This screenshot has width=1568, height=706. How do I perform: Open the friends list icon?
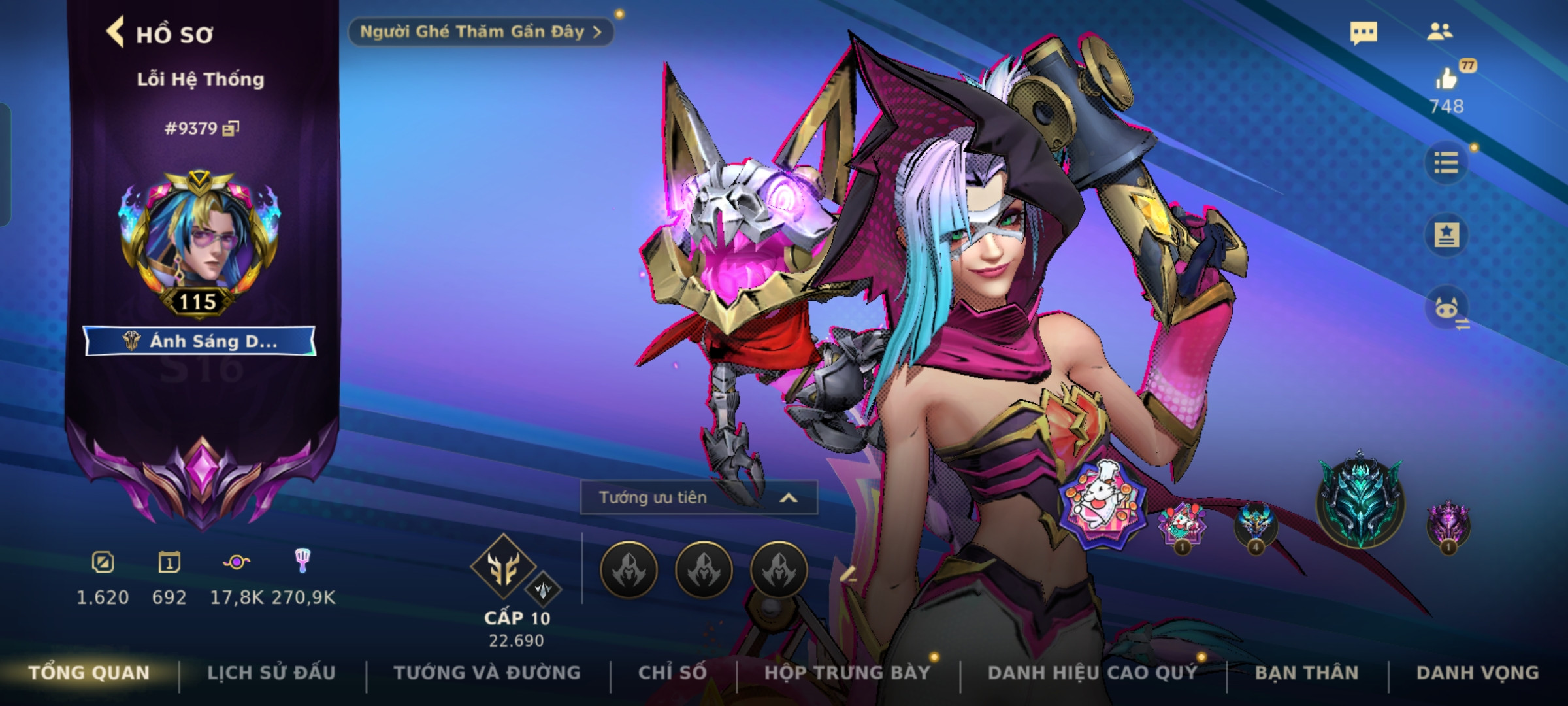coord(1440,31)
